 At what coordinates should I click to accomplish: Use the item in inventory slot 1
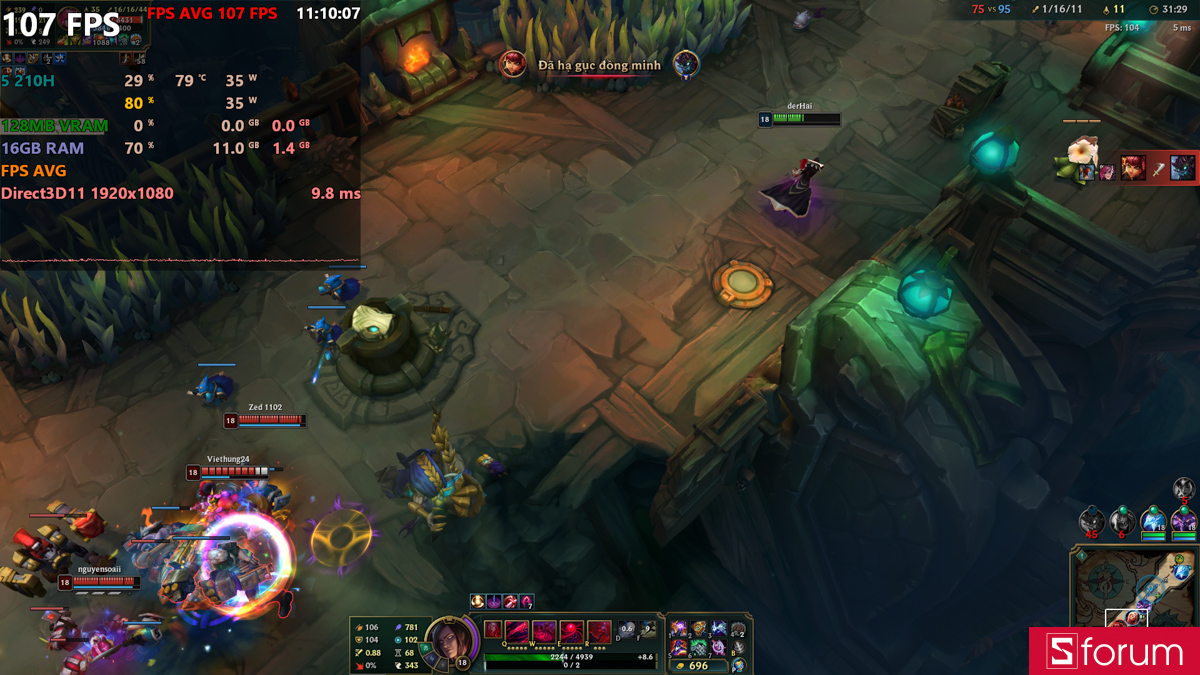point(680,628)
